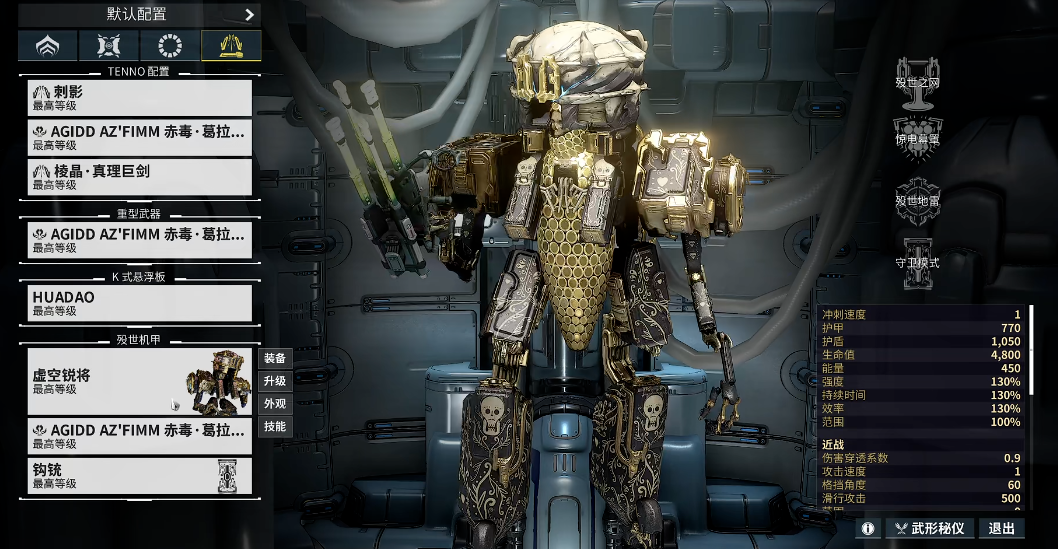
Task: Select the highlighted gold vehicles tab
Action: [231, 46]
